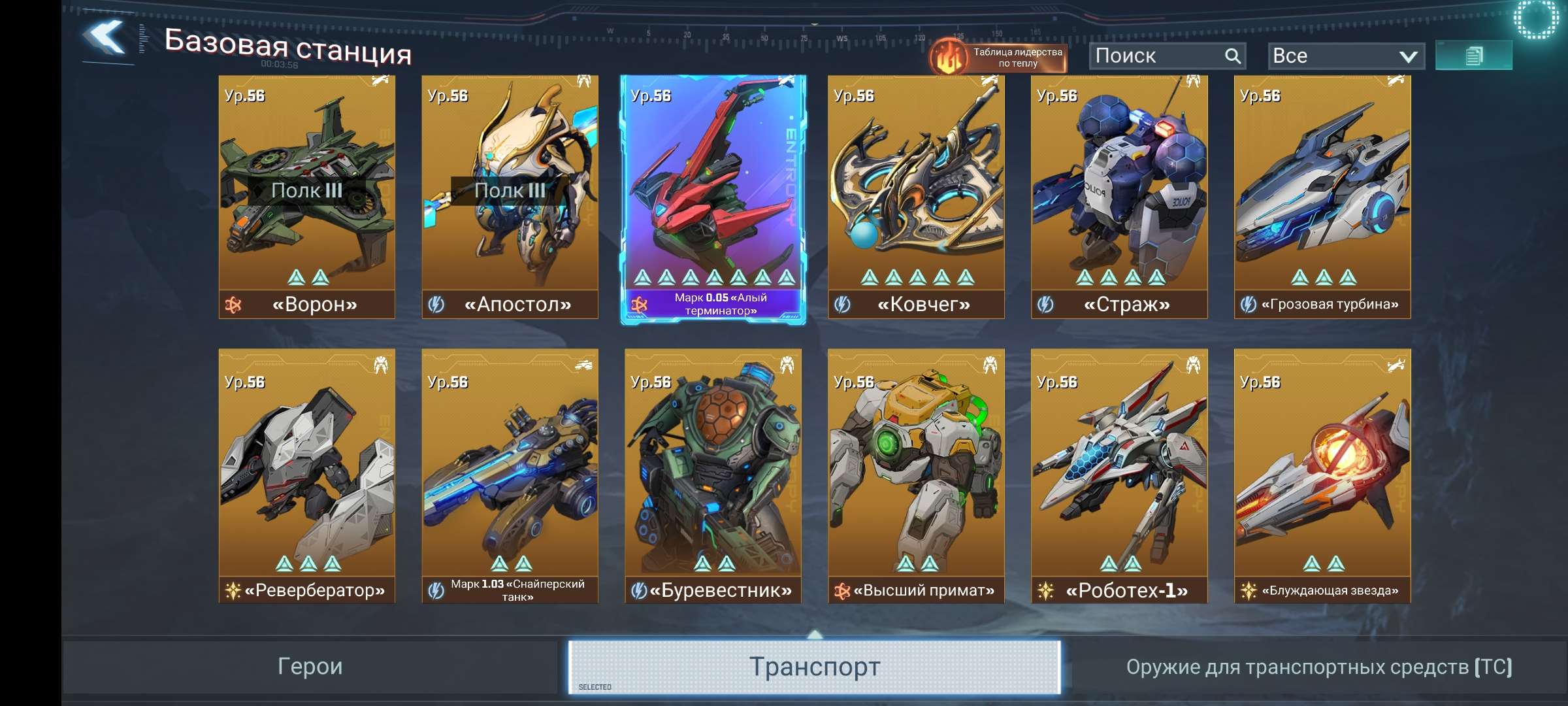Click the chevron inside the Все selector
The height and width of the screenshot is (706, 1568).
tap(1408, 56)
